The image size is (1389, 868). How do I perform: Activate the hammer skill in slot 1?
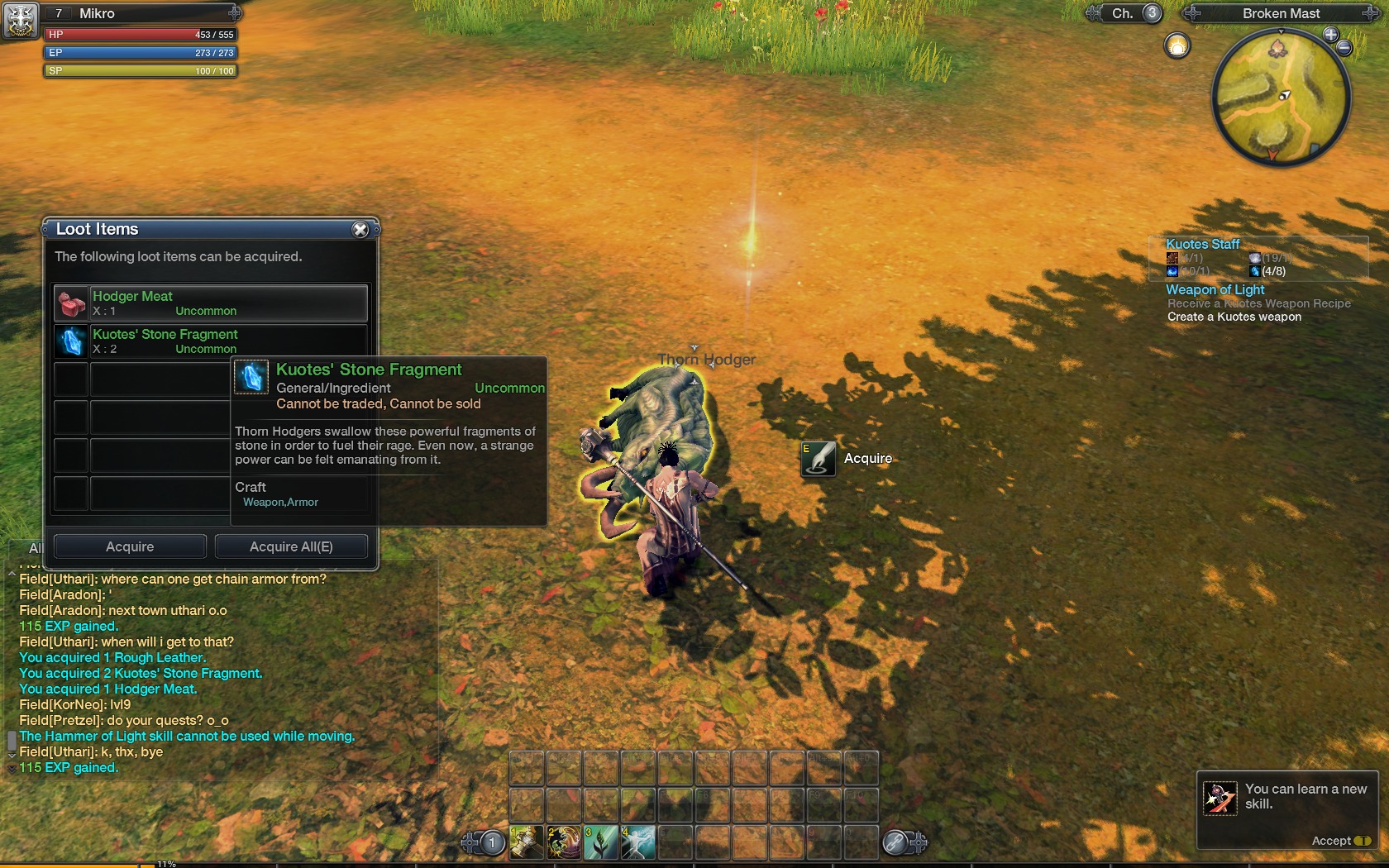(527, 842)
